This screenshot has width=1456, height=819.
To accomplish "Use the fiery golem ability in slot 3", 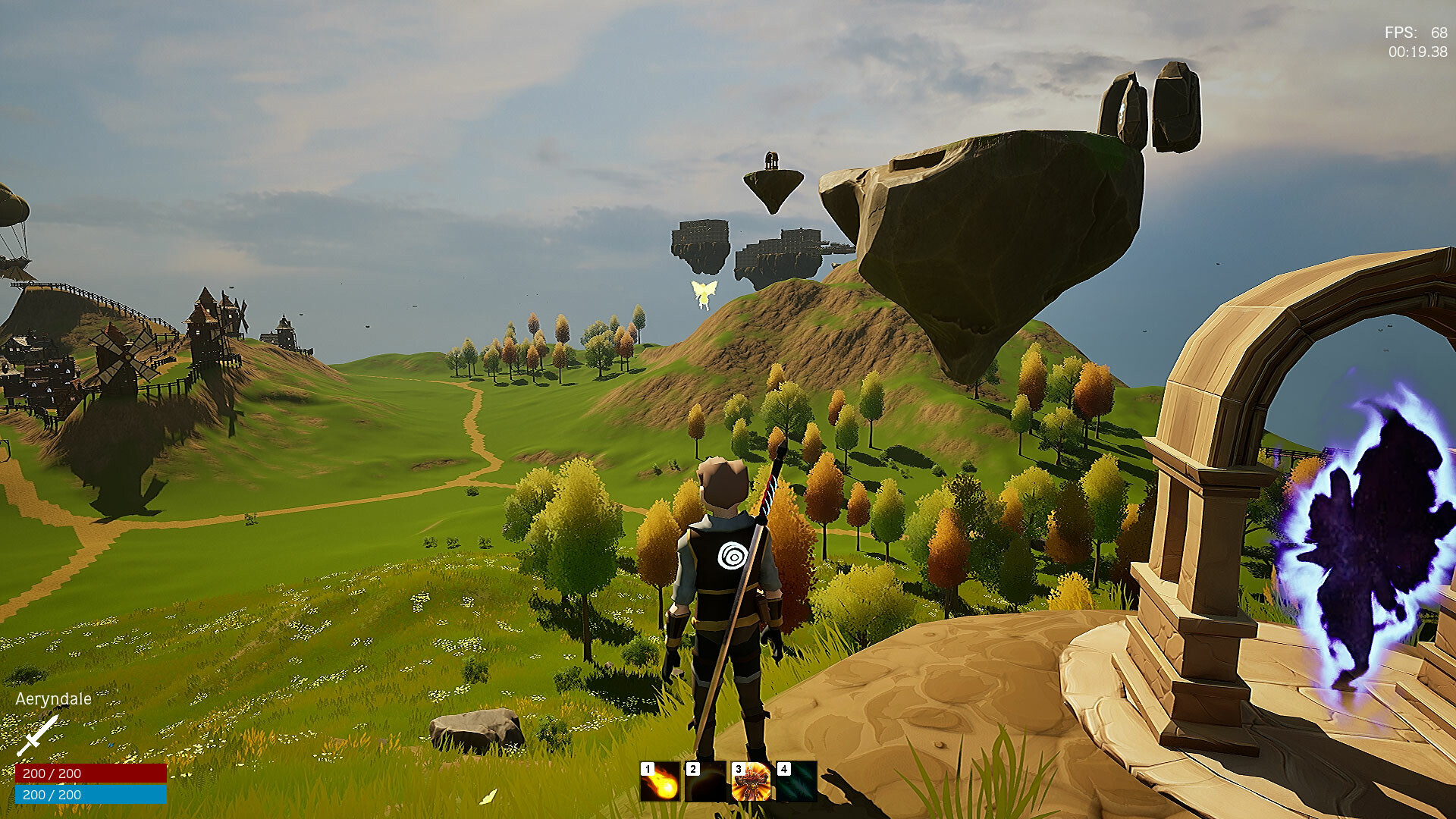I will (752, 782).
